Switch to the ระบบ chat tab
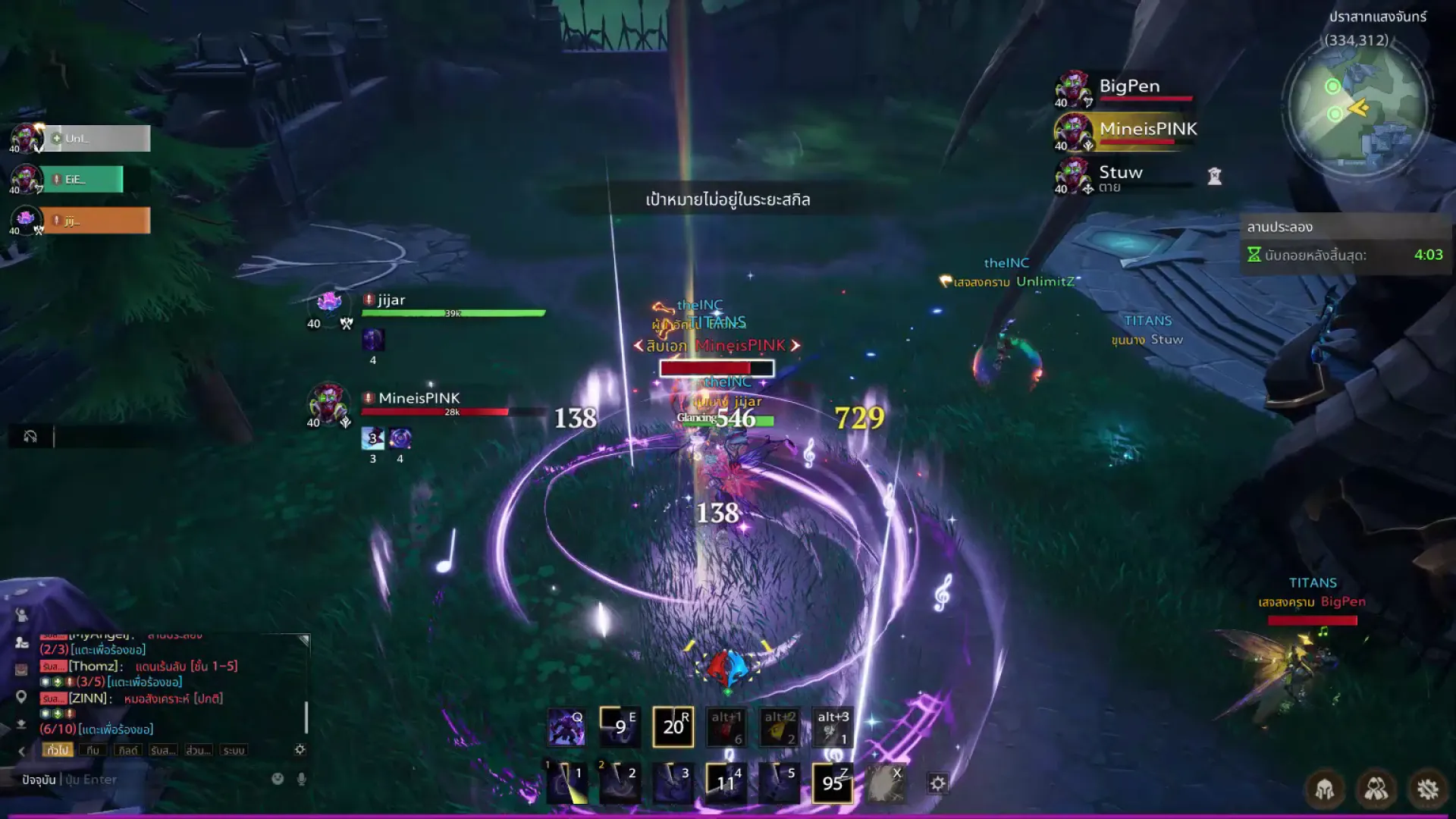Screen dimensions: 1456x819 [234, 750]
